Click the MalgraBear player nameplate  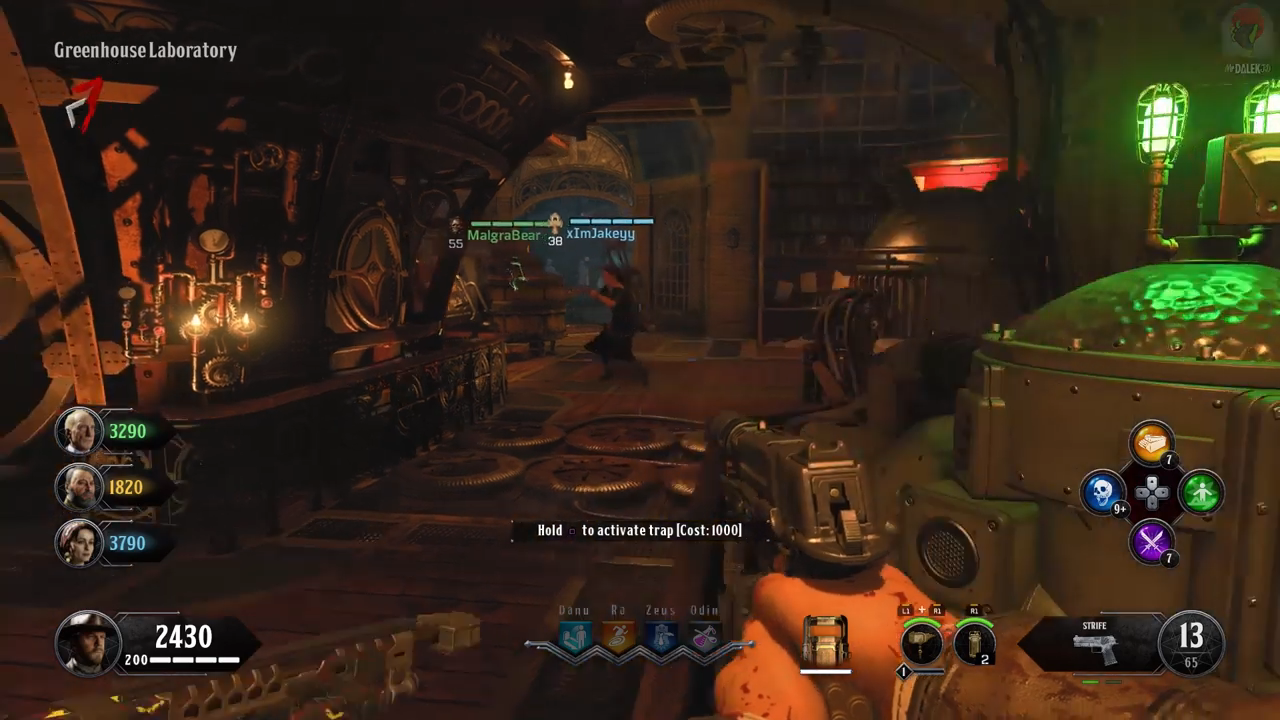point(503,235)
